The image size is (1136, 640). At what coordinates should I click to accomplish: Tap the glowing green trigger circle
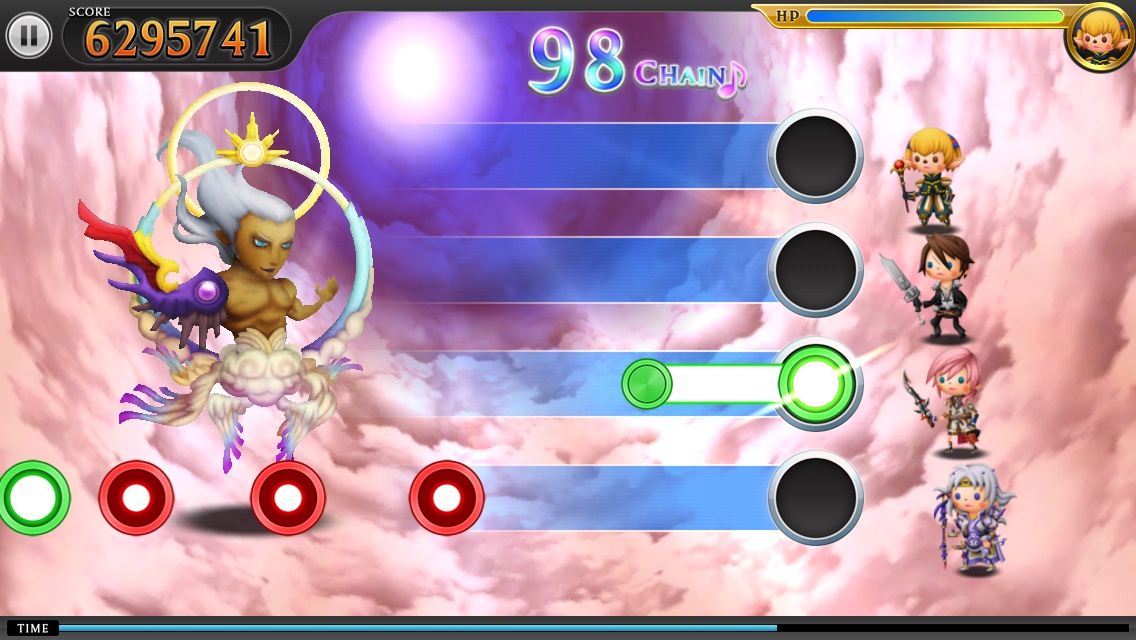(x=817, y=383)
